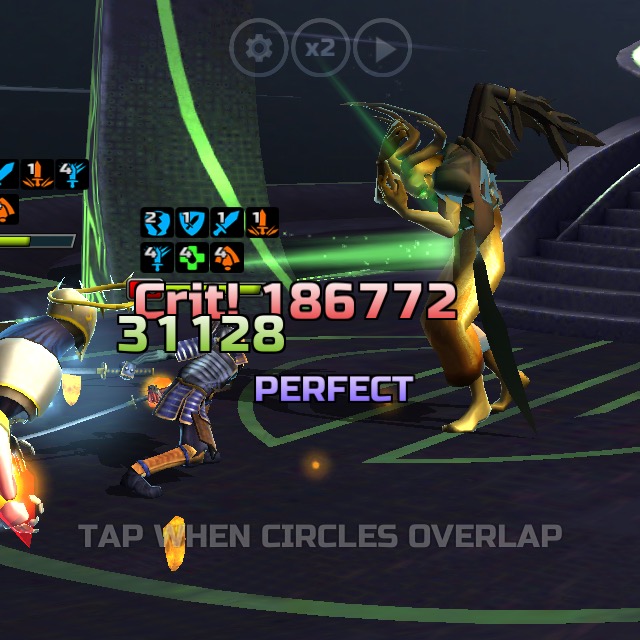Open the gear settings button
Image resolution: width=640 pixels, height=640 pixels.
[259, 48]
